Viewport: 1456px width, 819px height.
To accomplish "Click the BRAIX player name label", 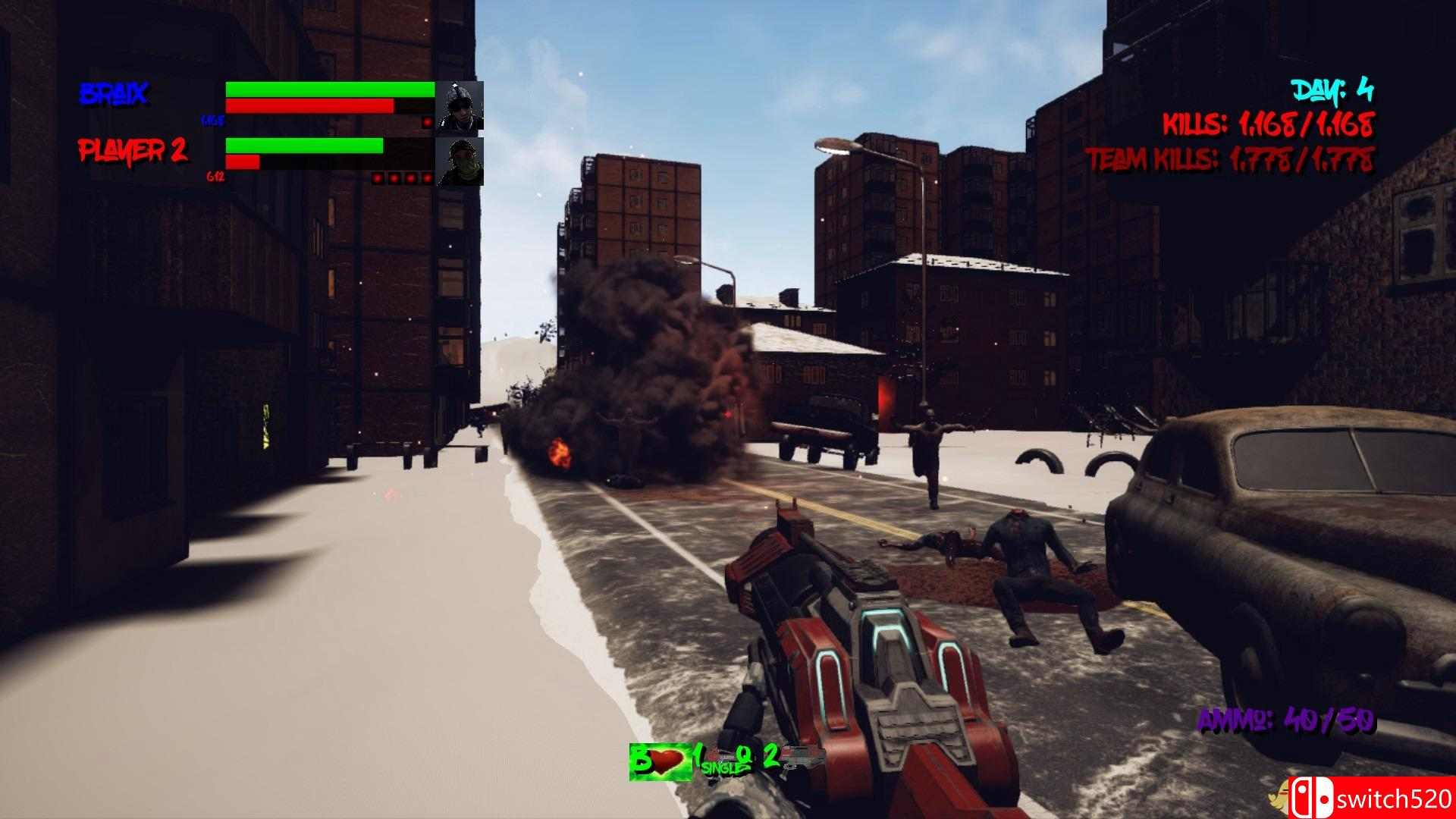I will tap(114, 93).
